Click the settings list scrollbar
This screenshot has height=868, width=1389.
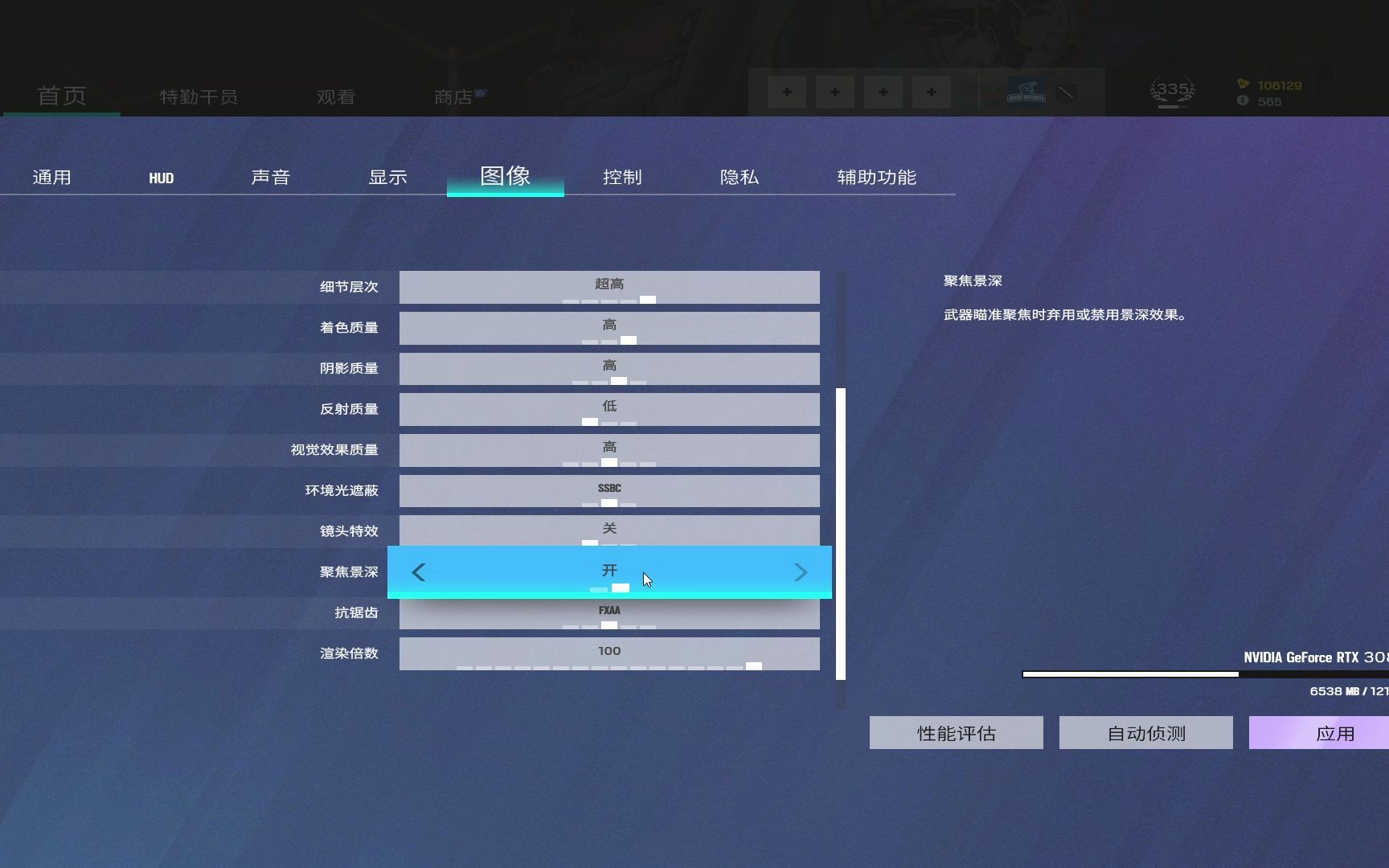(841, 534)
